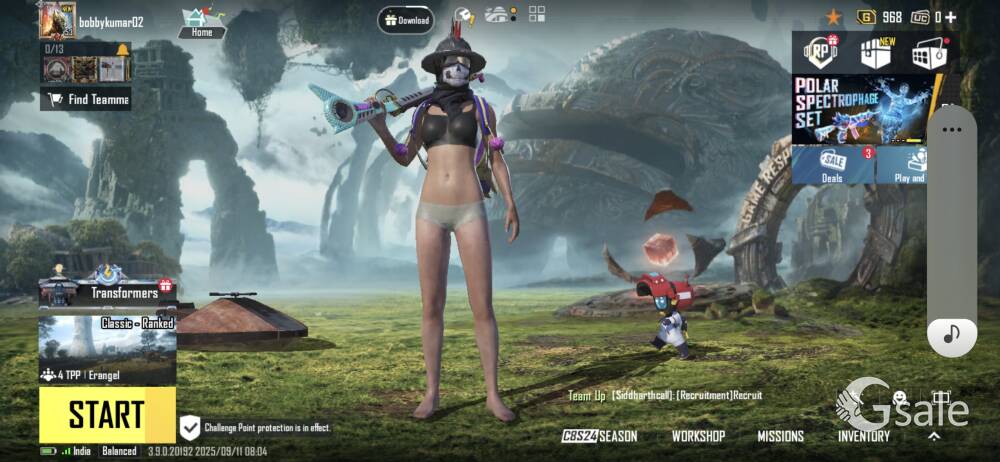Viewport: 1000px width, 462px height.
Task: Open the Inventory menu
Action: point(864,436)
